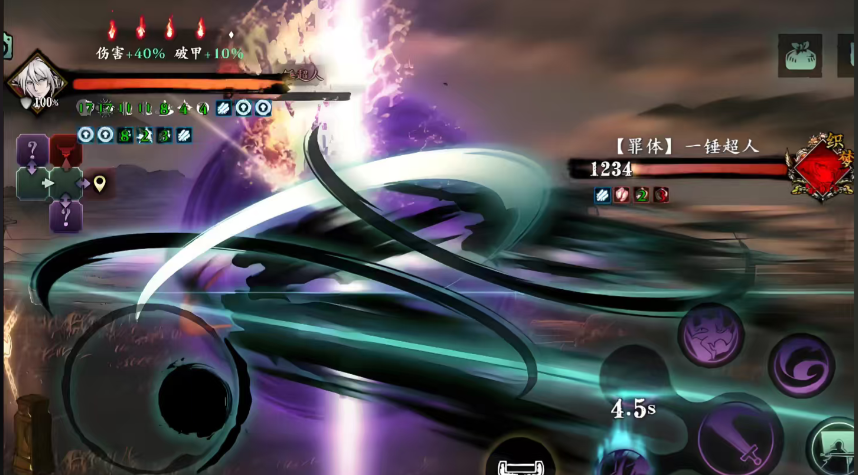The width and height of the screenshot is (858, 475).
Task: Activate the seated figure skill button
Action: coord(833,446)
